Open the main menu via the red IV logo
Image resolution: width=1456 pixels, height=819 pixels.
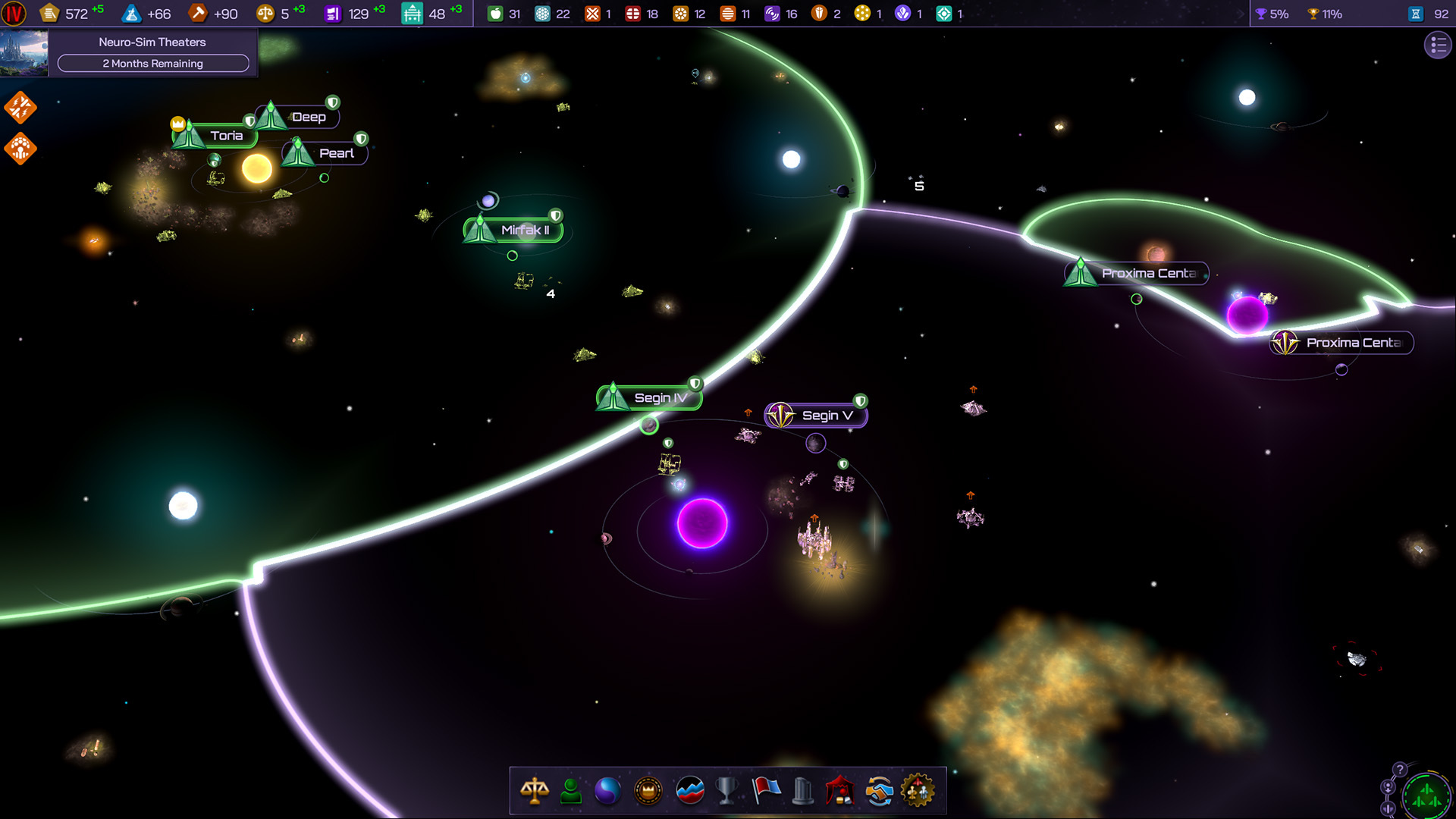(x=14, y=14)
